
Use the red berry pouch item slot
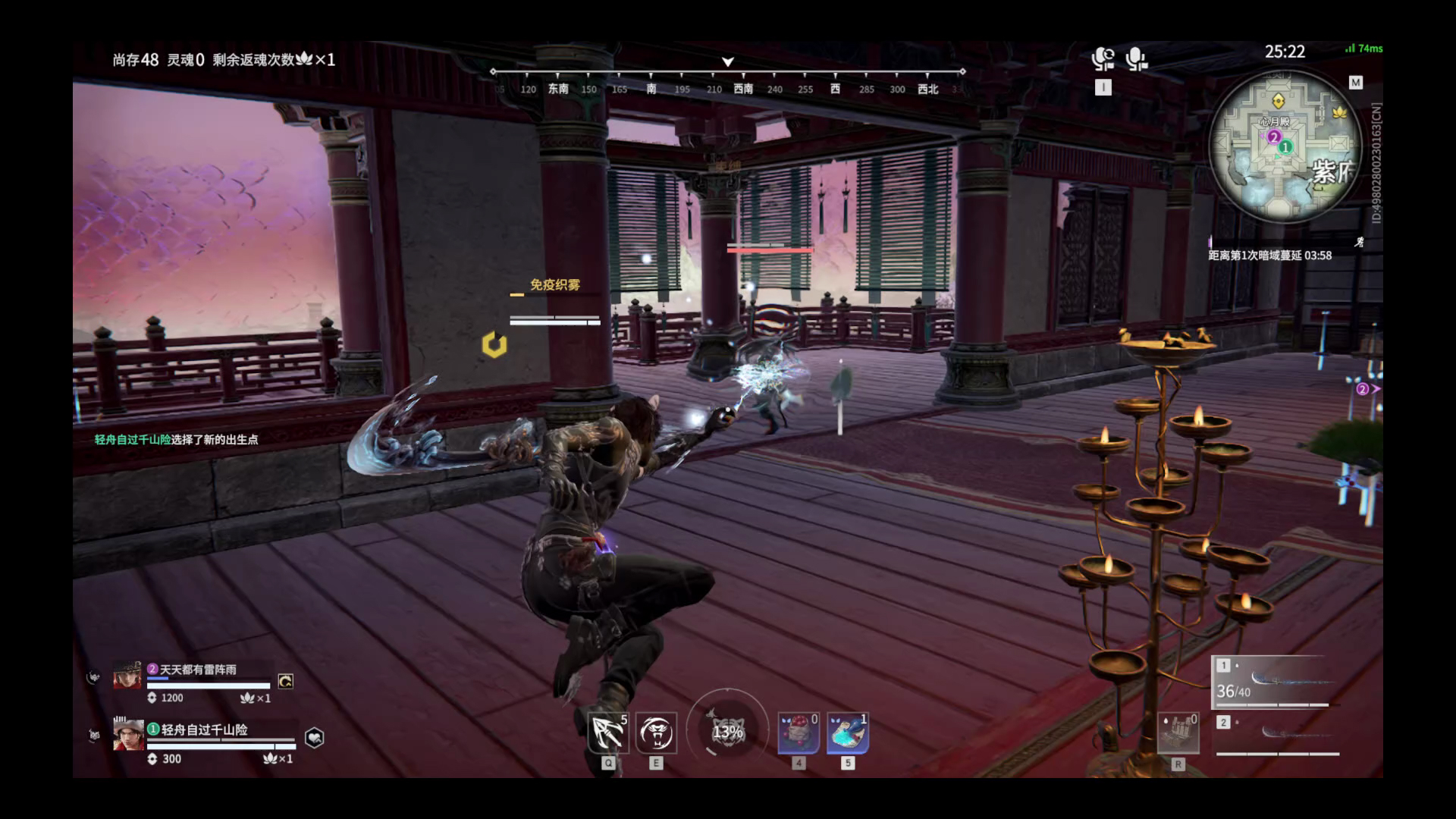(799, 733)
